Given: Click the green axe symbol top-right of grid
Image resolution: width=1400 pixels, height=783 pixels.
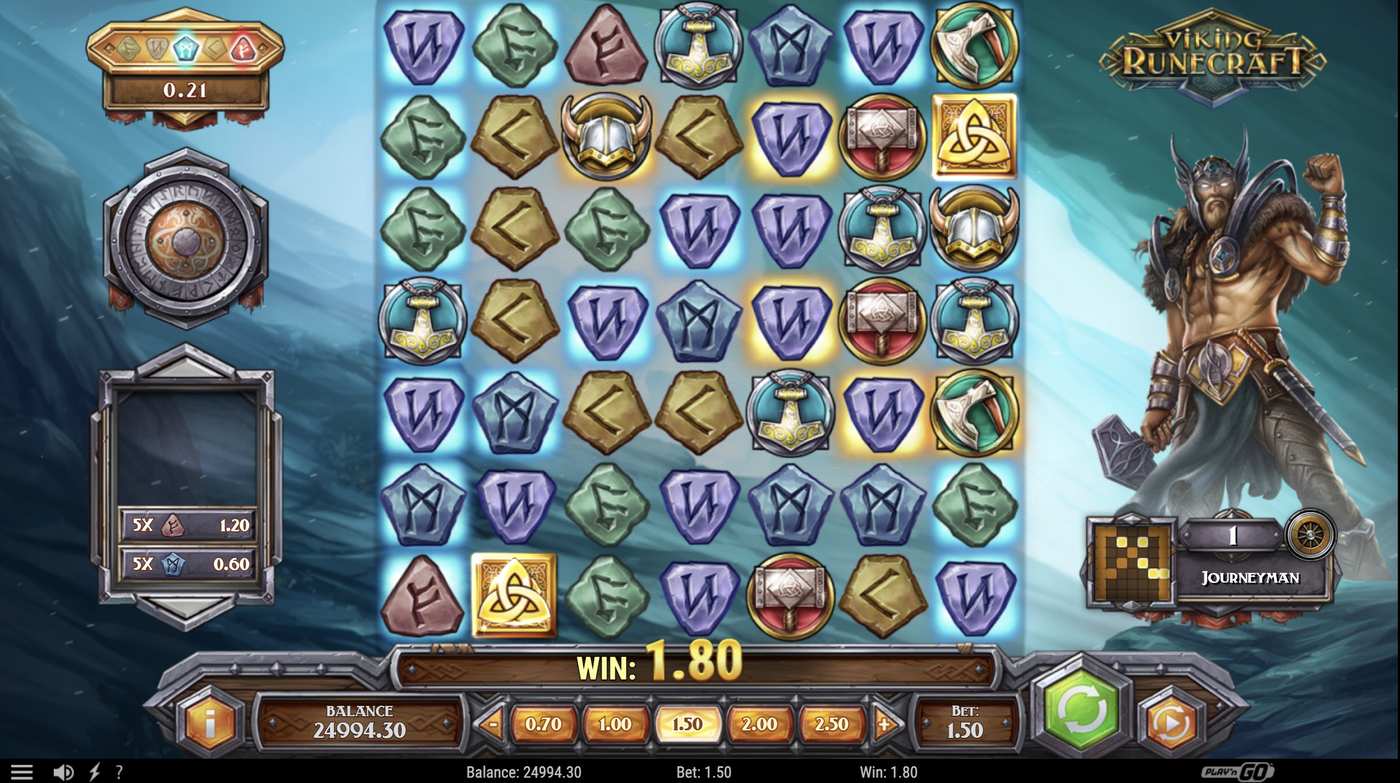Looking at the screenshot, I should click(973, 46).
